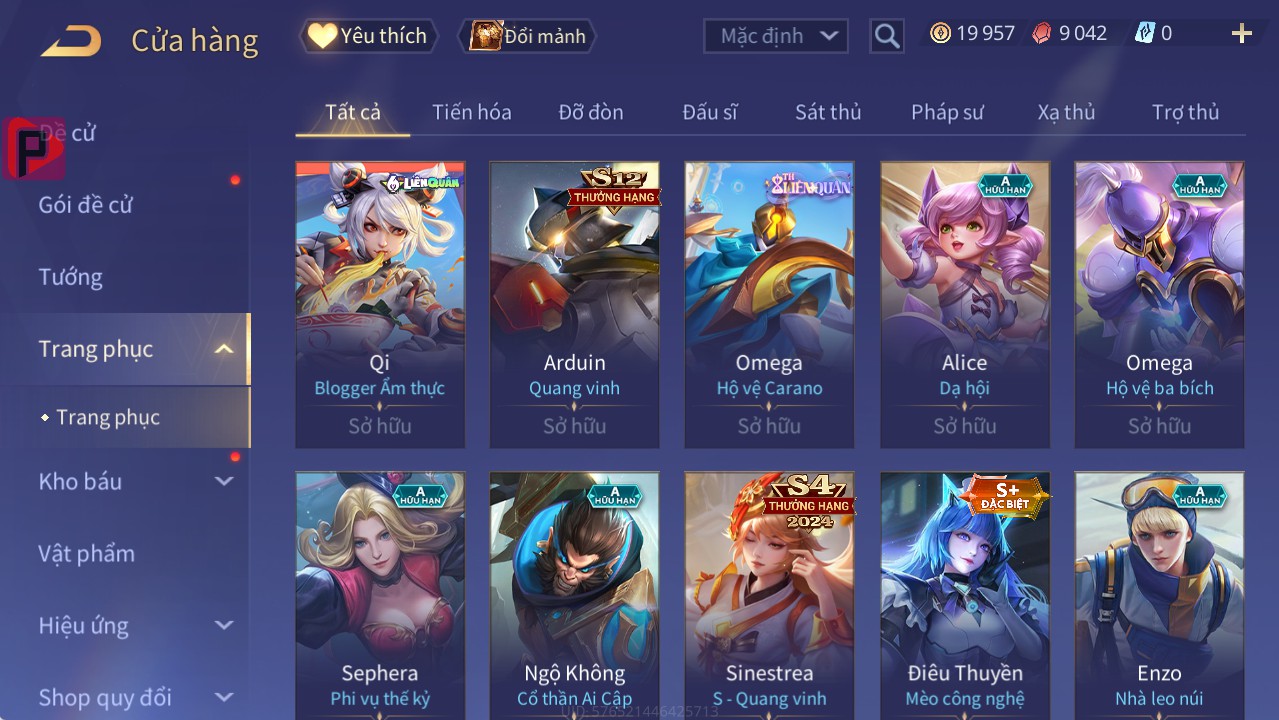
Task: View the Trợ thủ tab
Action: click(1185, 112)
